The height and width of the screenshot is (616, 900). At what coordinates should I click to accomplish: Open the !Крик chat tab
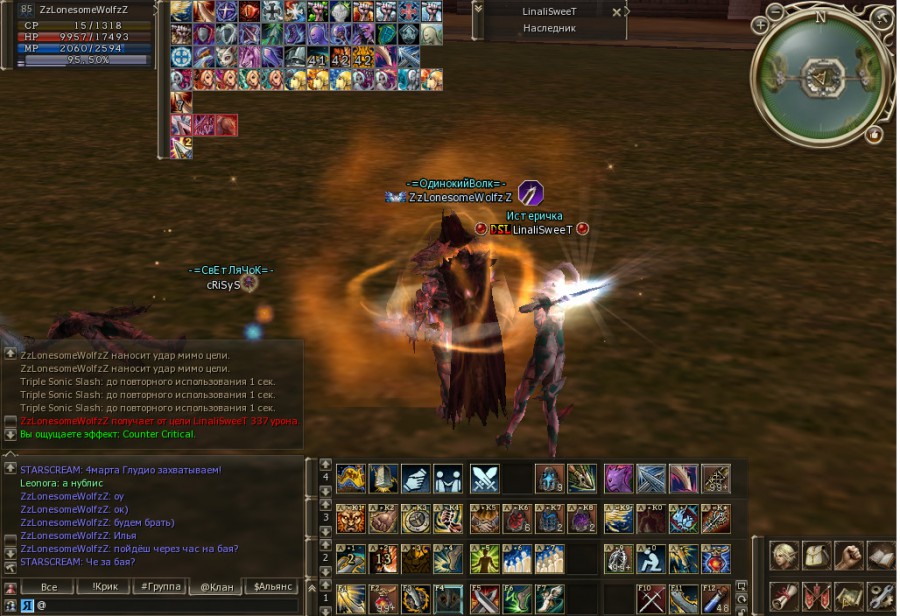click(x=105, y=587)
